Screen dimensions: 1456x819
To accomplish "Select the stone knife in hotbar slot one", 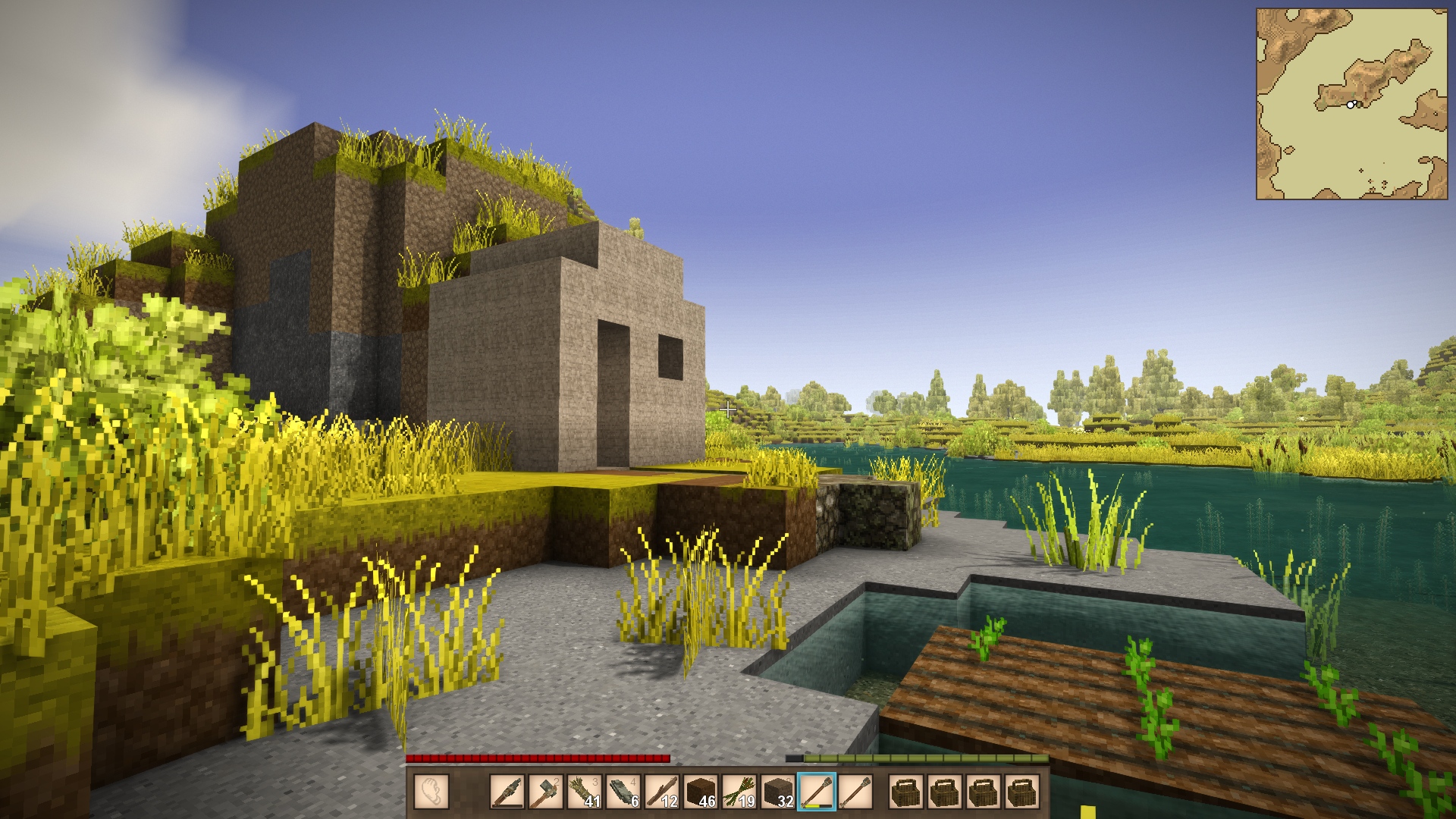I will [x=507, y=792].
